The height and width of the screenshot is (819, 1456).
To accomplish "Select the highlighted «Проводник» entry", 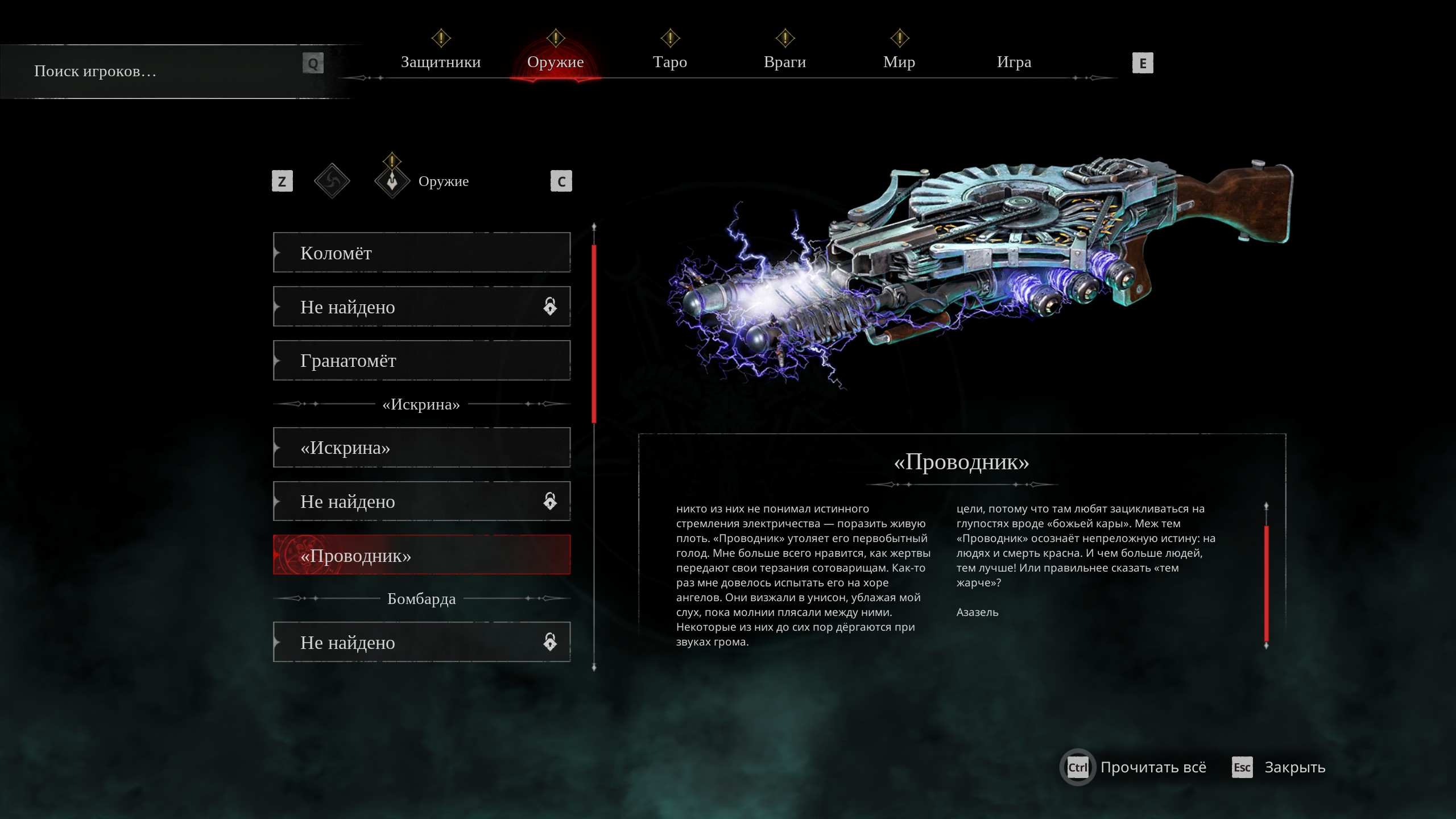I will point(421,555).
